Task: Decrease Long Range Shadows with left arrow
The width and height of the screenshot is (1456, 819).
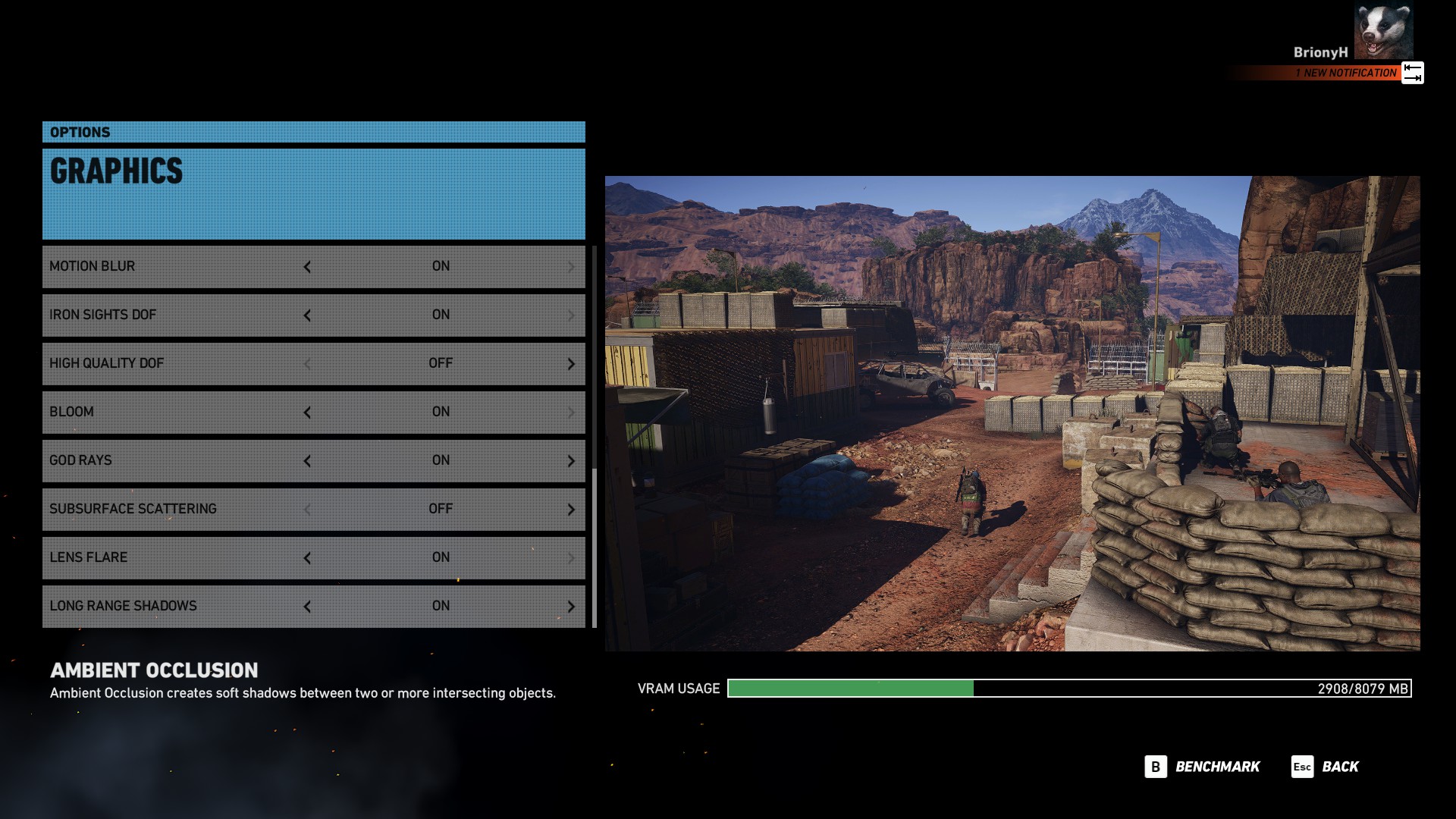Action: click(x=307, y=607)
